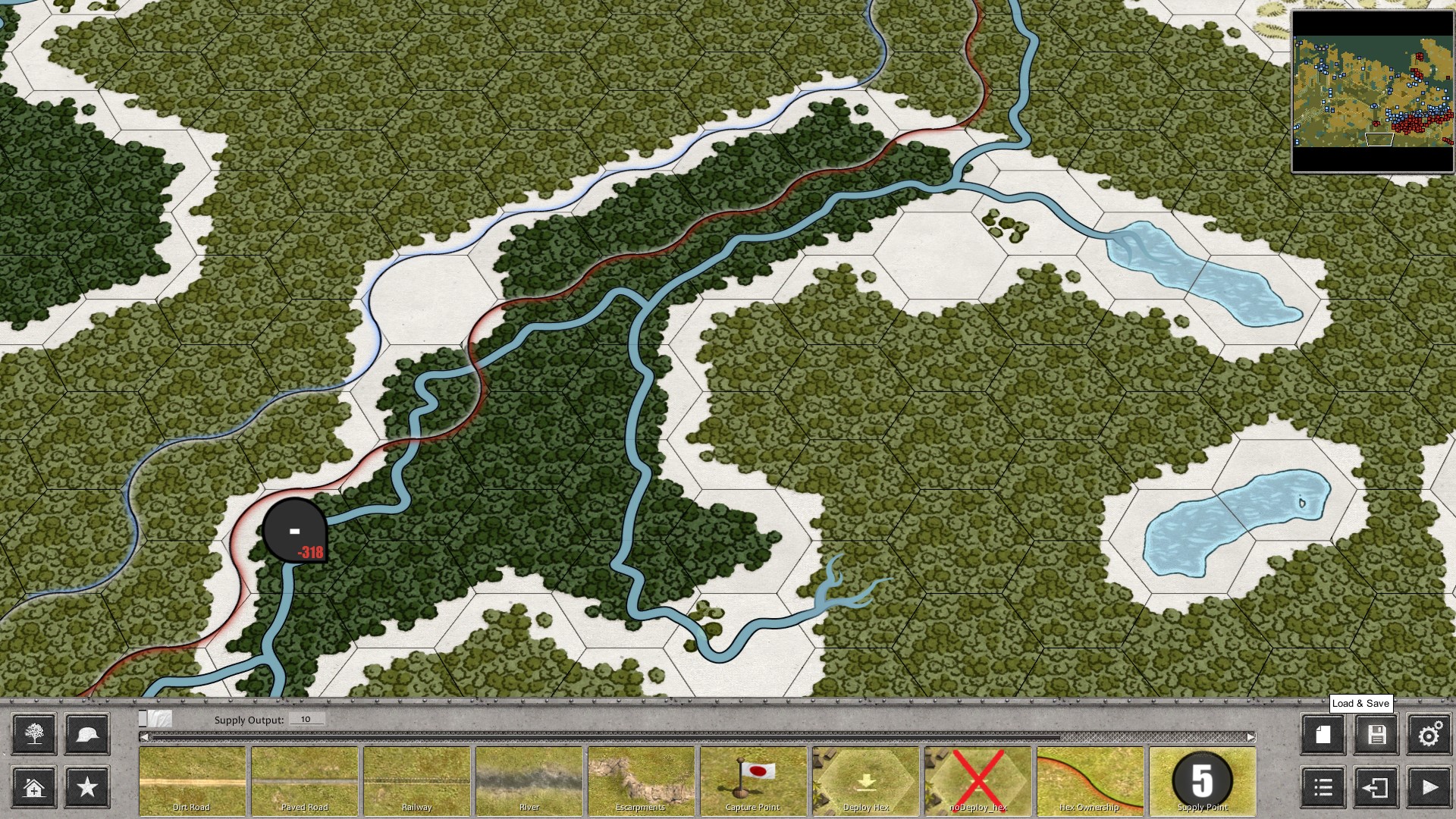Select the -318 supply marker on the map

(294, 531)
